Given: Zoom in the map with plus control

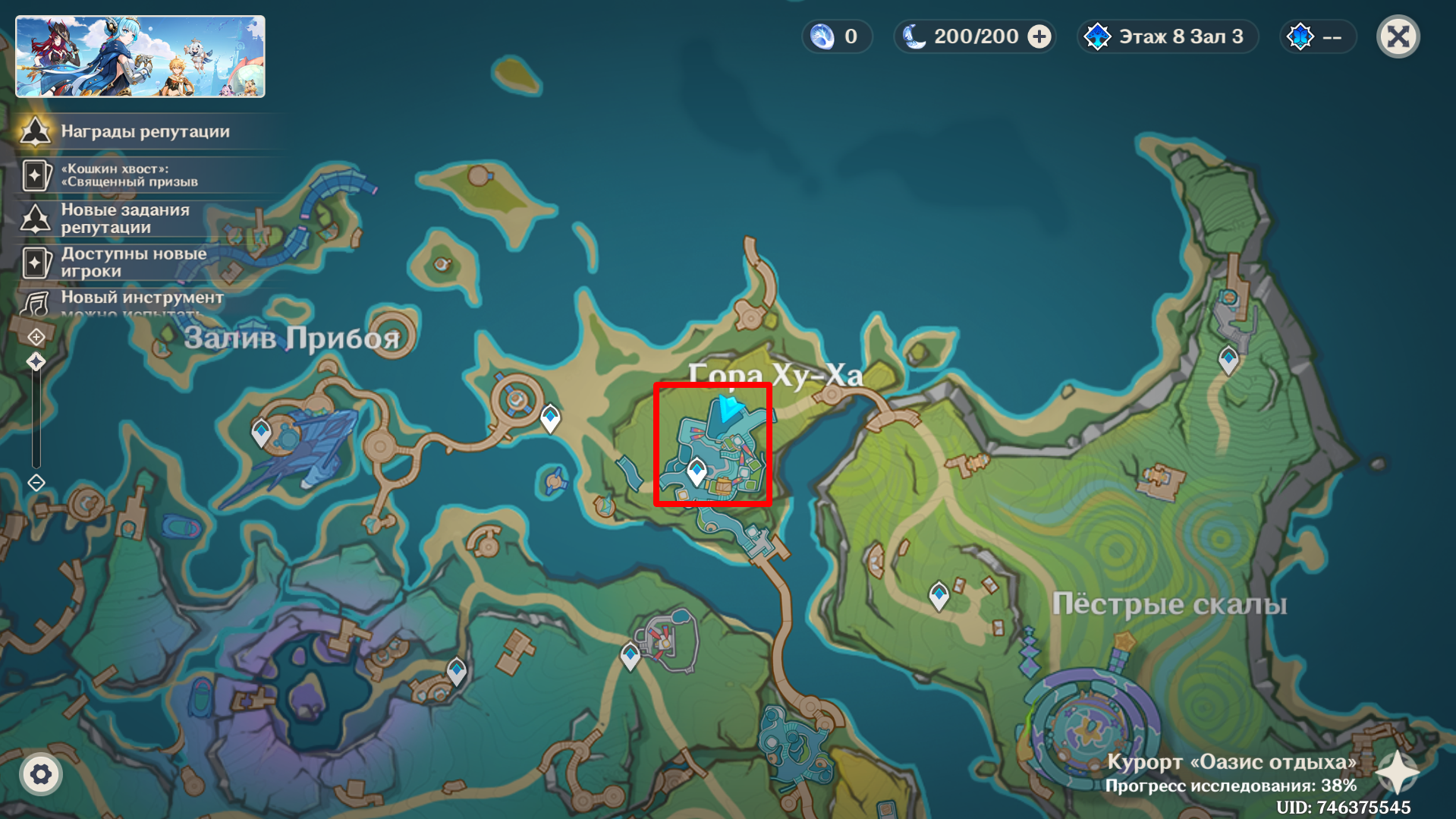Looking at the screenshot, I should [x=36, y=336].
